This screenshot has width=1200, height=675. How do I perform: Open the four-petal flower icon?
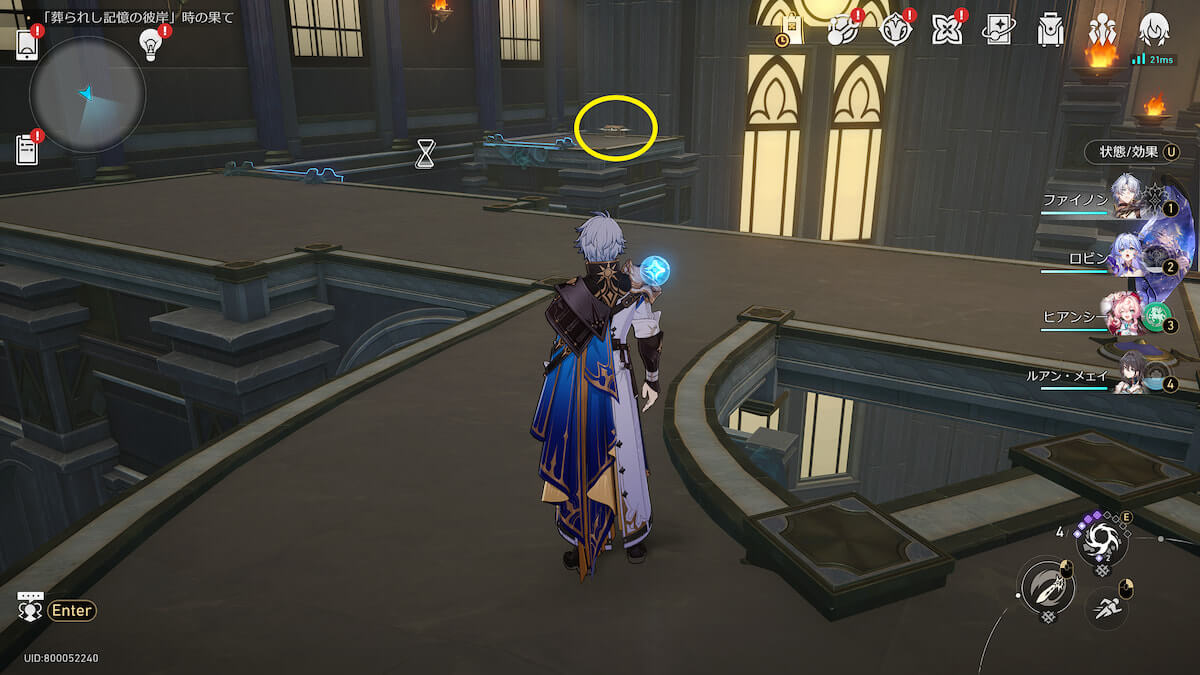pos(946,31)
